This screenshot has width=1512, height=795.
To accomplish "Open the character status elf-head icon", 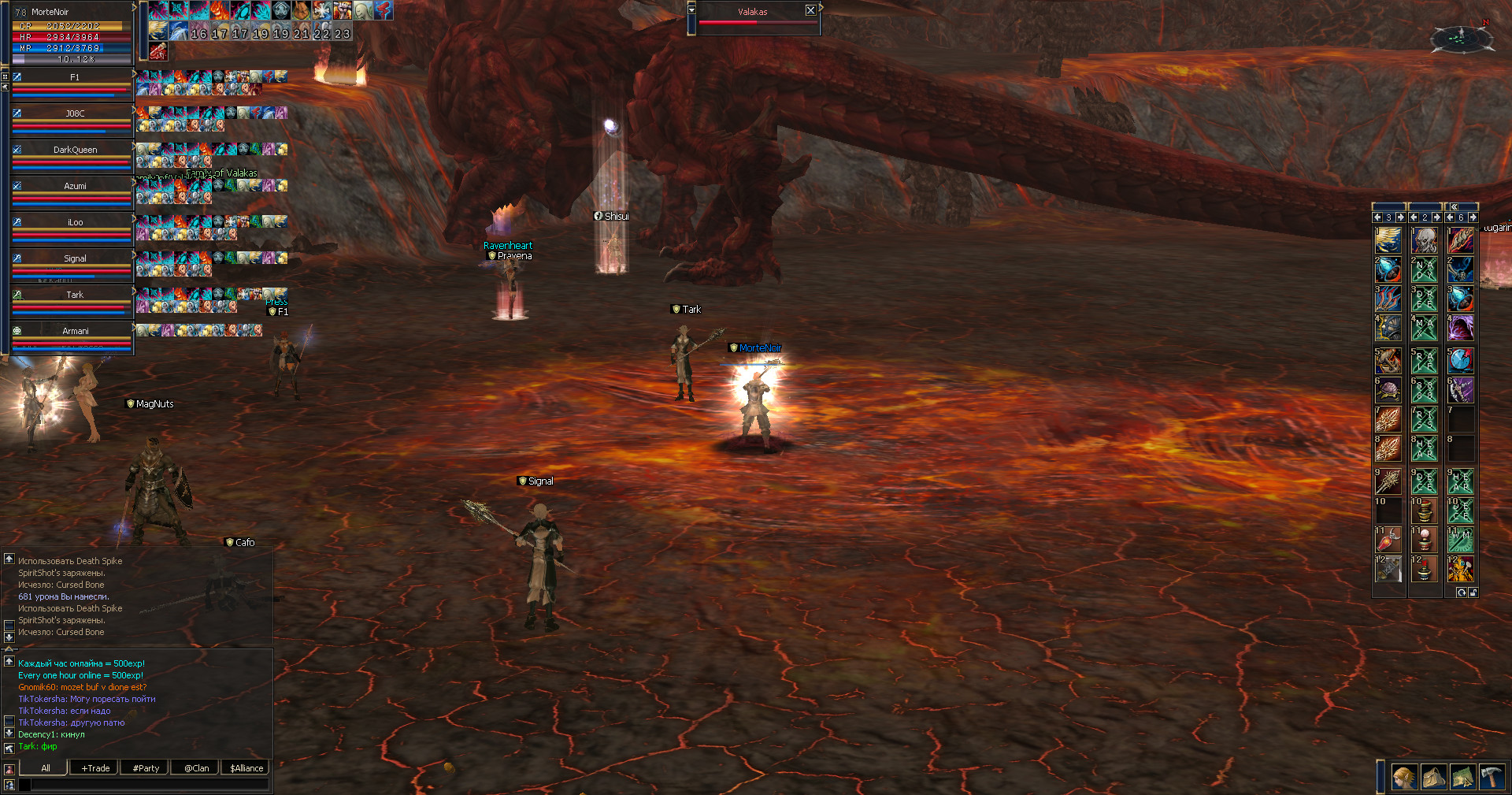I will click(x=1403, y=777).
